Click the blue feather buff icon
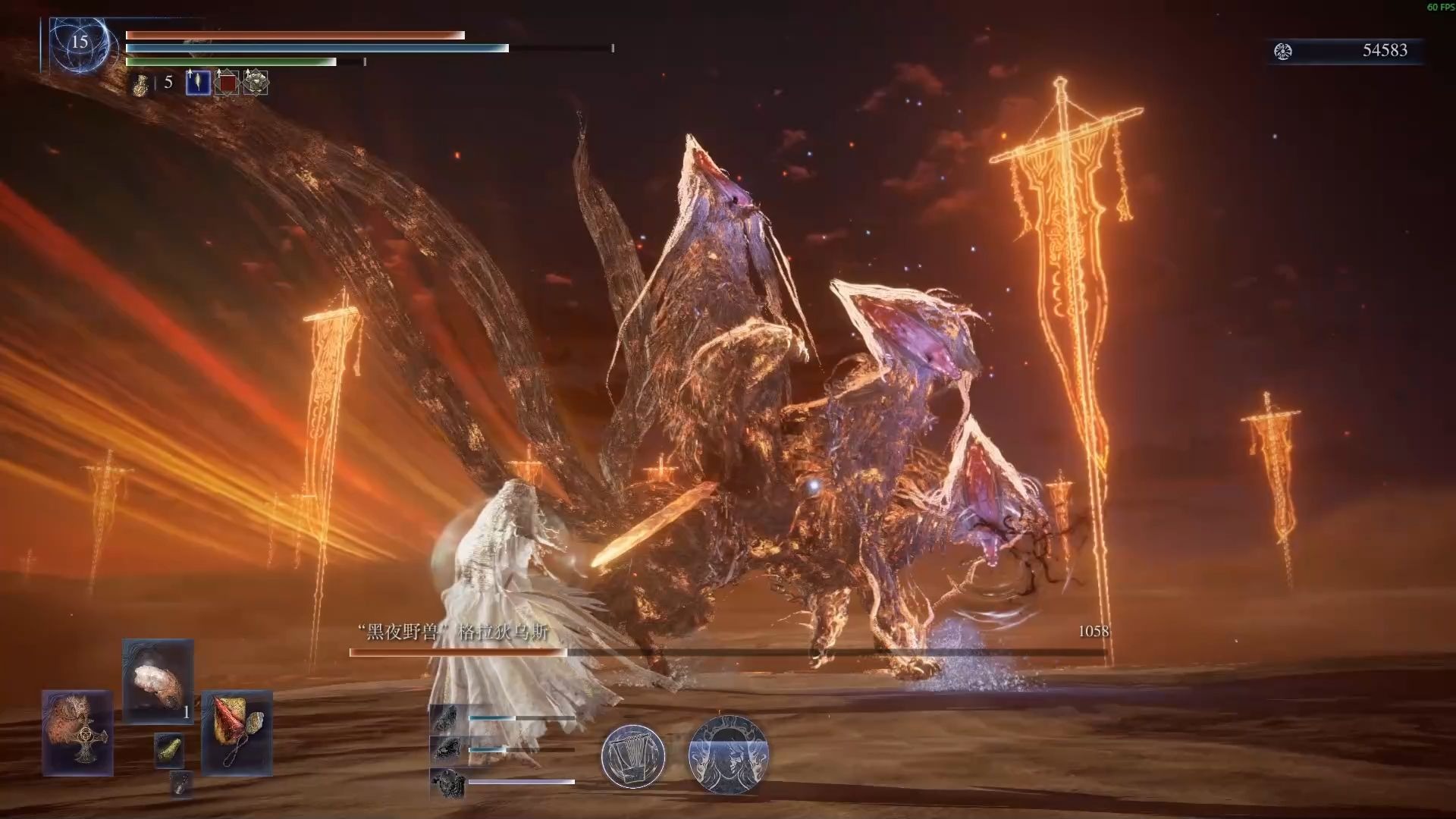The width and height of the screenshot is (1456, 819). coord(198,83)
